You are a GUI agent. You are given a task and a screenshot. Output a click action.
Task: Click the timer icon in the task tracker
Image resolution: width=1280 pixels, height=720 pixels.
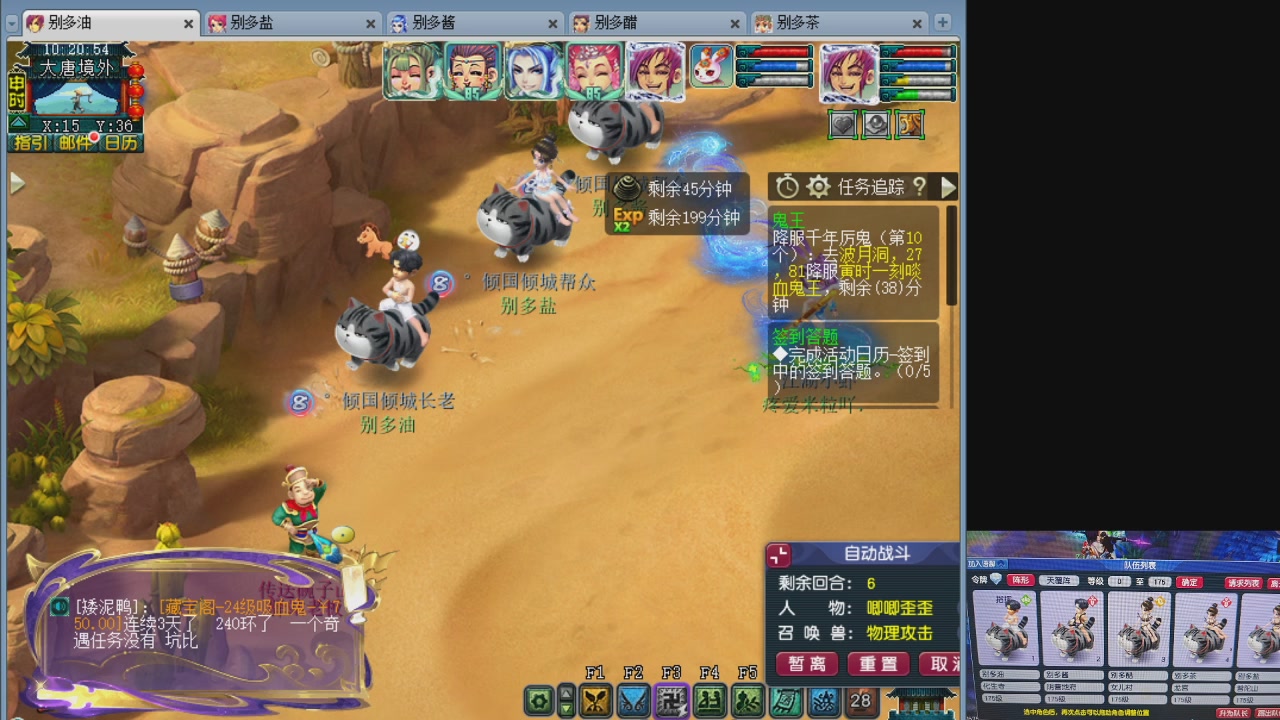point(787,187)
